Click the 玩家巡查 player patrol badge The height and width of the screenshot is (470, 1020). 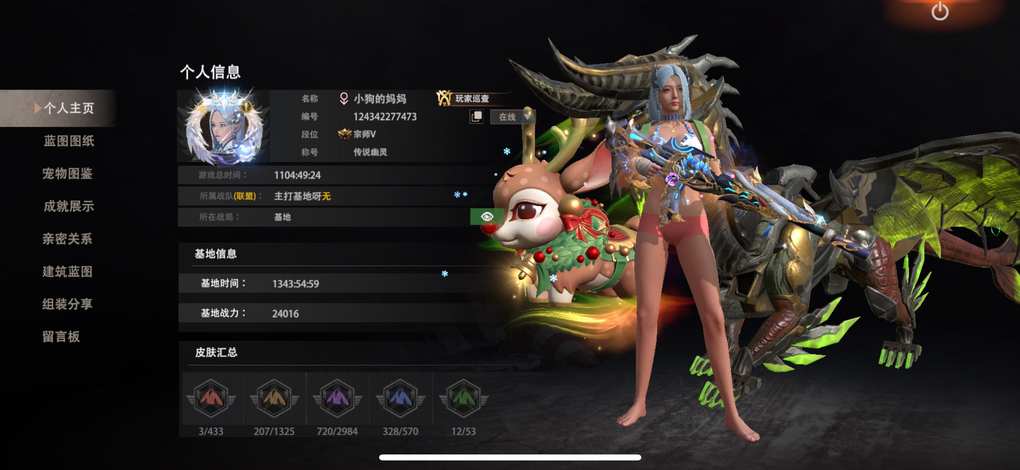point(471,99)
